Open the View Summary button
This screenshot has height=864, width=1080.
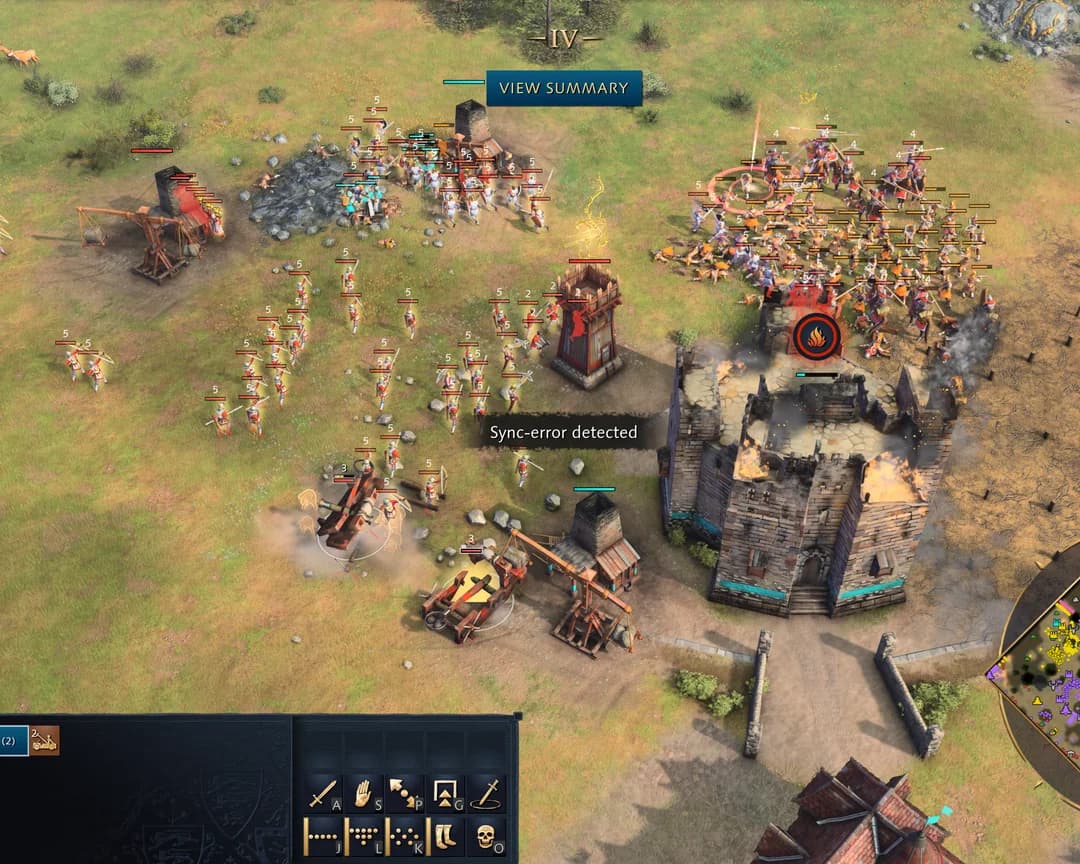(x=564, y=88)
